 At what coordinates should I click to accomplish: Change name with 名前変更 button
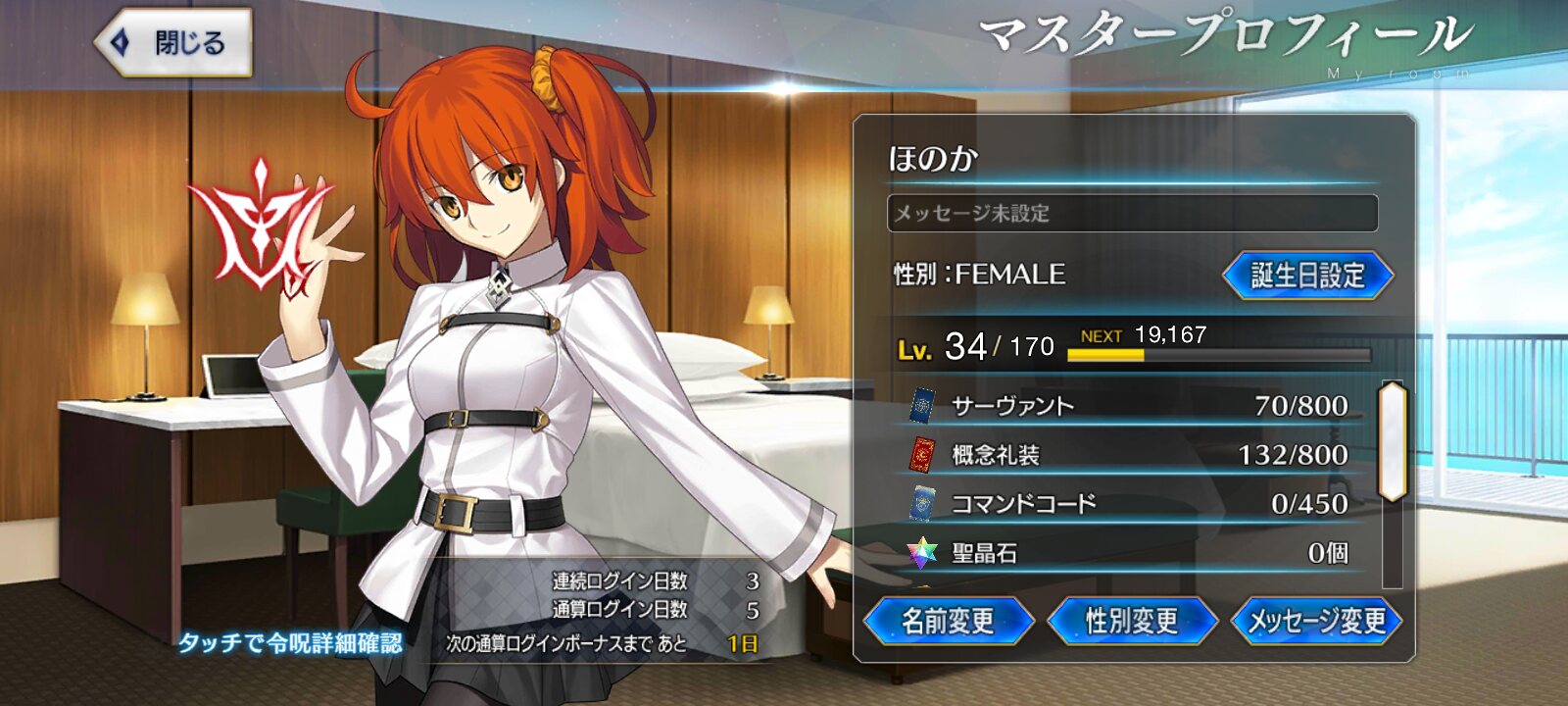pyautogui.click(x=948, y=621)
